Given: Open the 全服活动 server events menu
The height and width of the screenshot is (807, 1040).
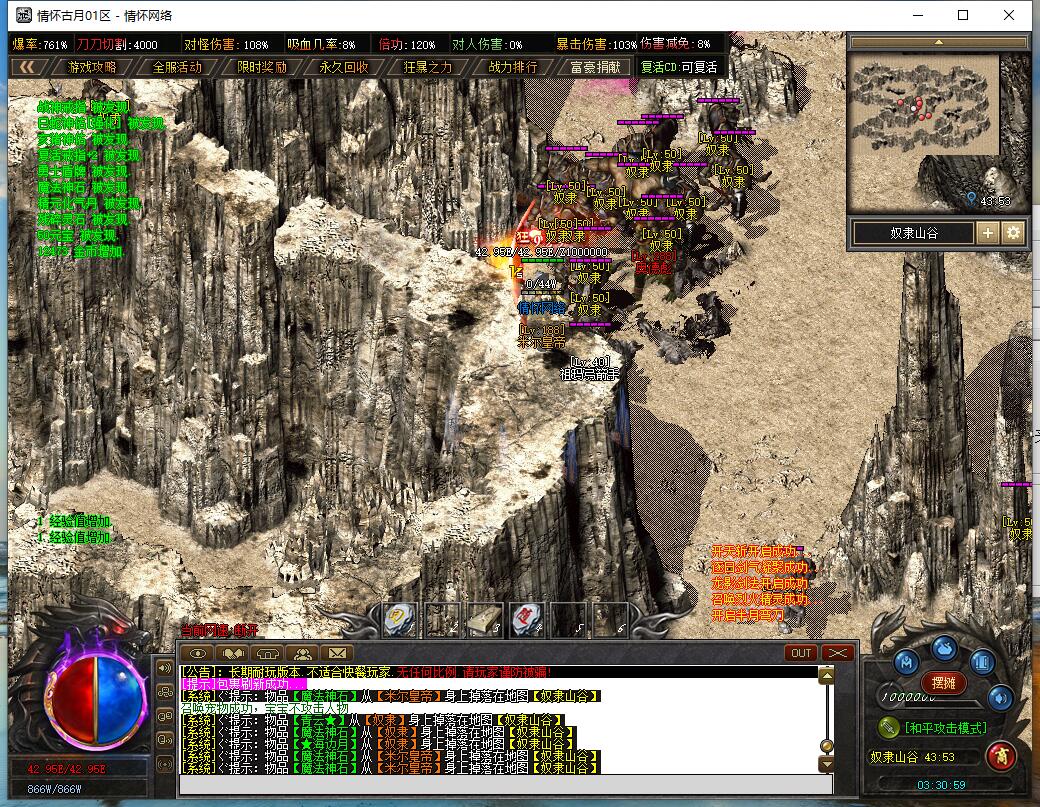Looking at the screenshot, I should (x=177, y=67).
